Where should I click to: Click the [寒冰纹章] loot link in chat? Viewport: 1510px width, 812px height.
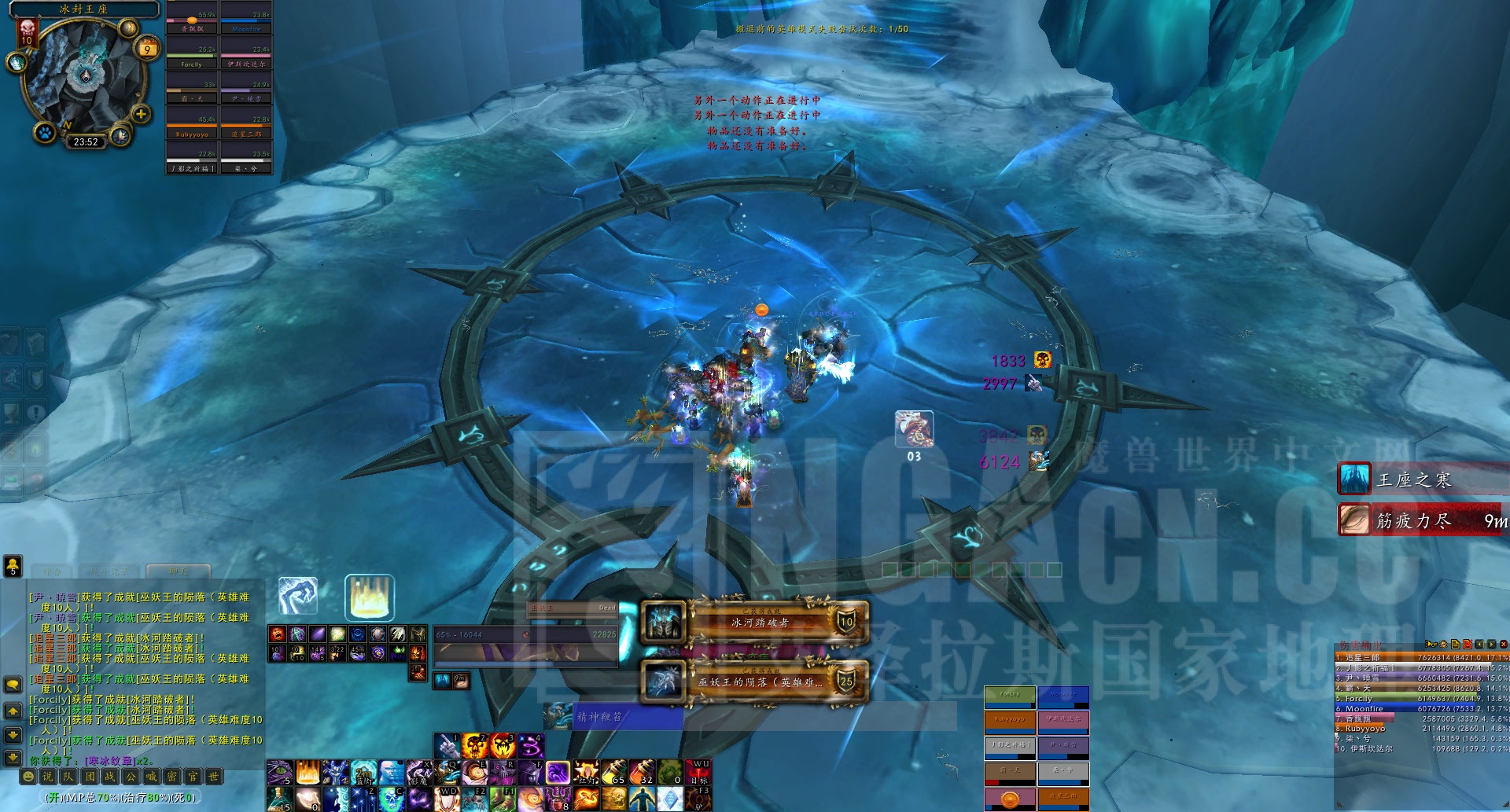tap(110, 761)
